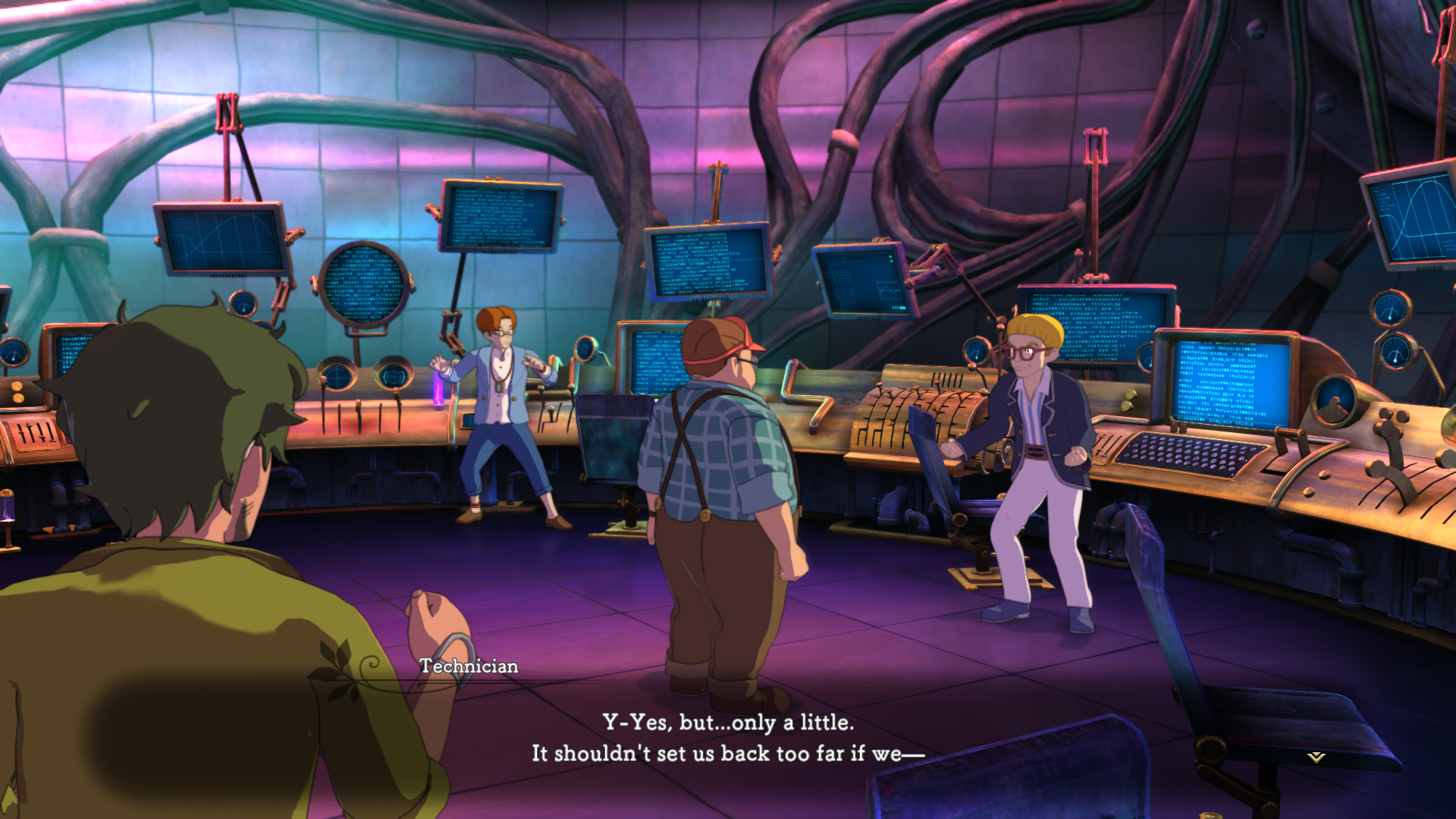Click the dialogue advance arrow indicator

1316,757
